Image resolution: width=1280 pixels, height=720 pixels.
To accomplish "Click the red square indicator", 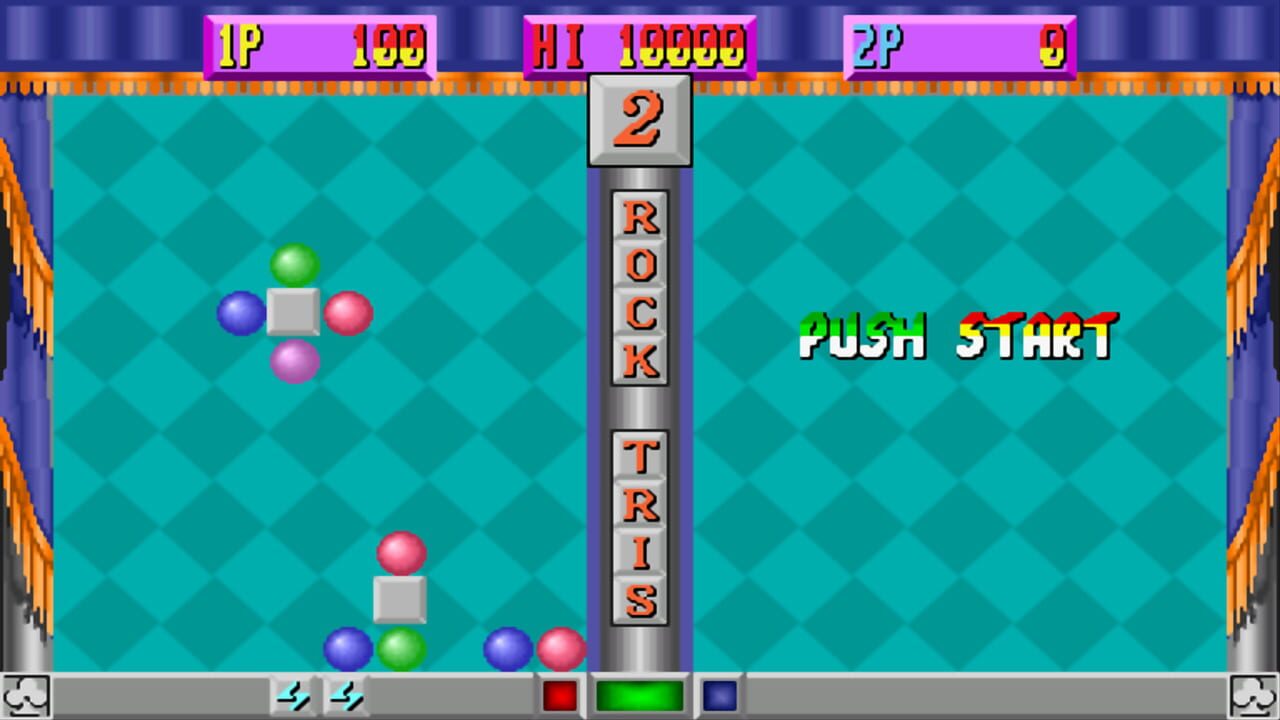I will coord(559,694).
